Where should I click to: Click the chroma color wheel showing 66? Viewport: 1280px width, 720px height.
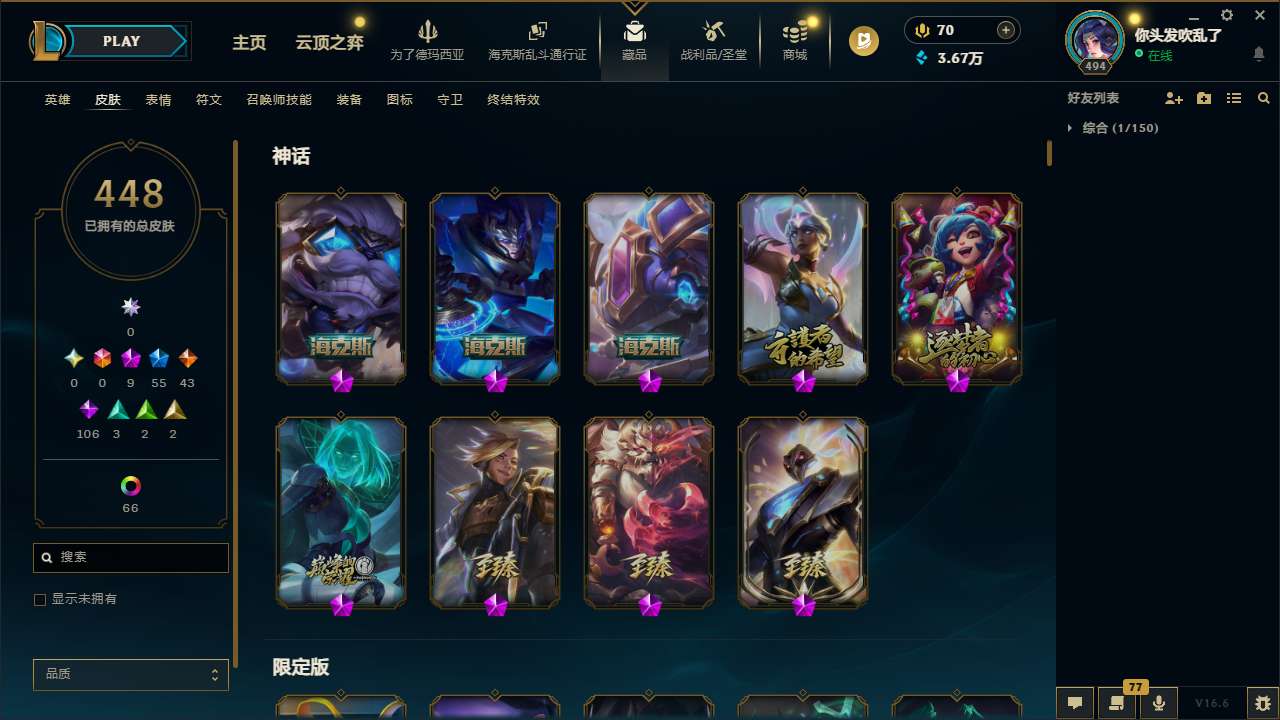pyautogui.click(x=130, y=487)
